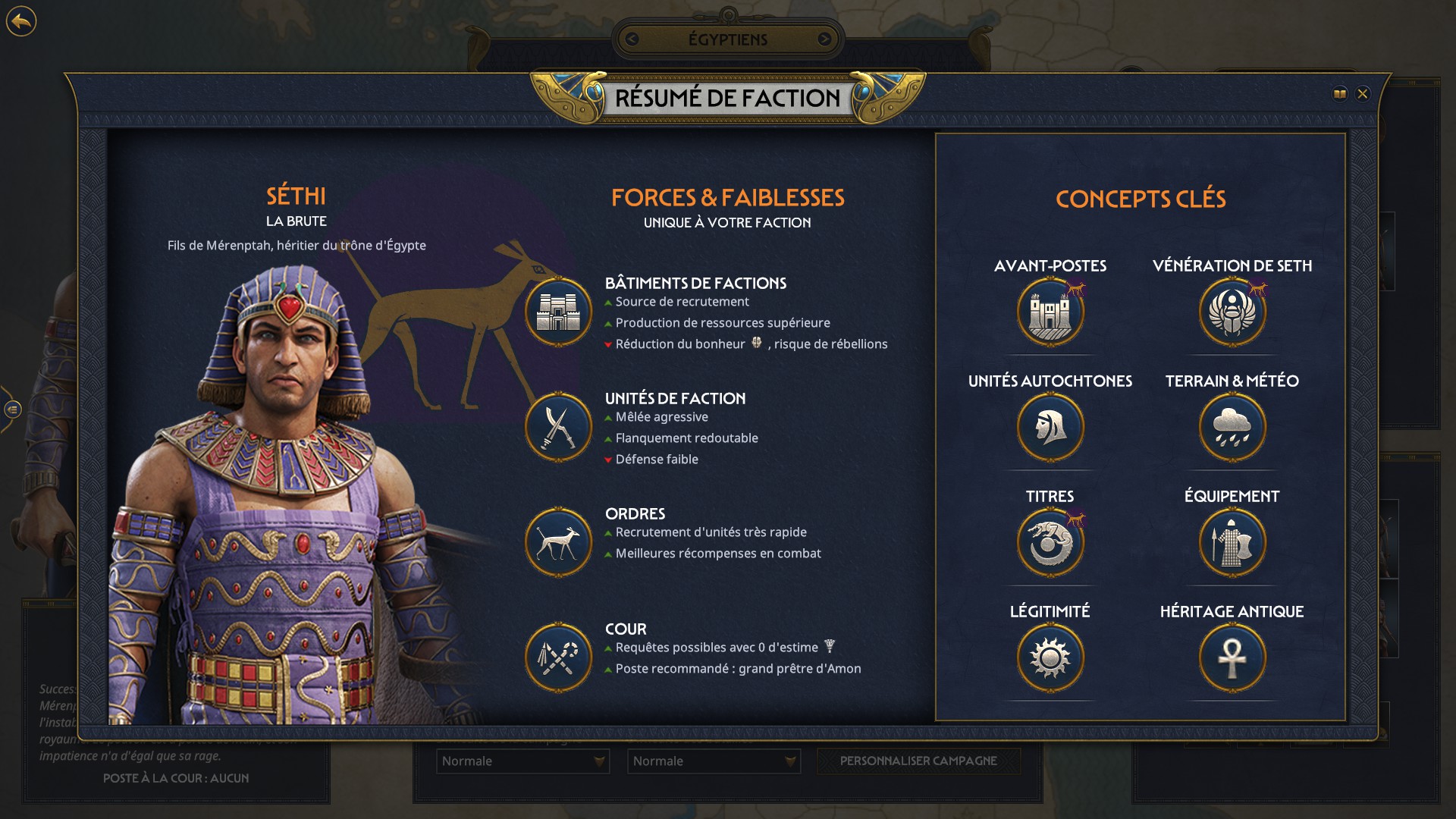Select the Ordres hound icon
Viewport: 1456px width, 819px height.
click(x=558, y=541)
